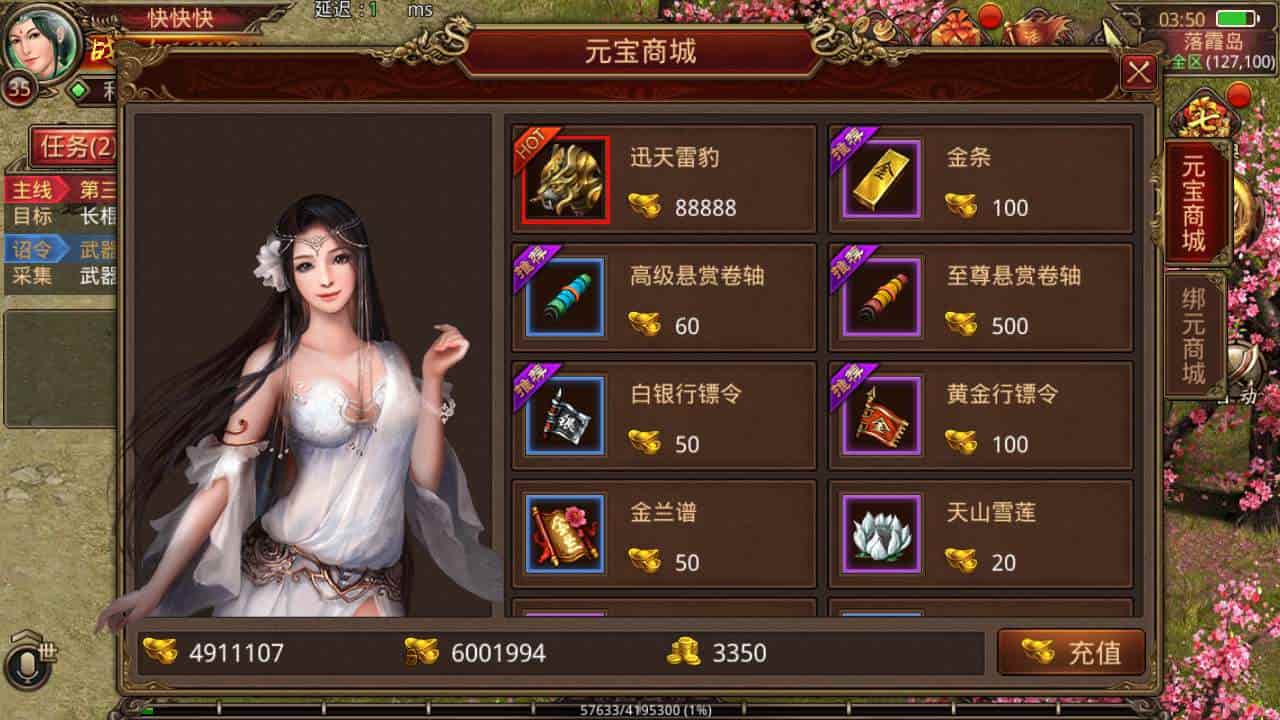
Task: Click the 天山雪莲 snow lotus flower icon
Action: click(x=881, y=533)
